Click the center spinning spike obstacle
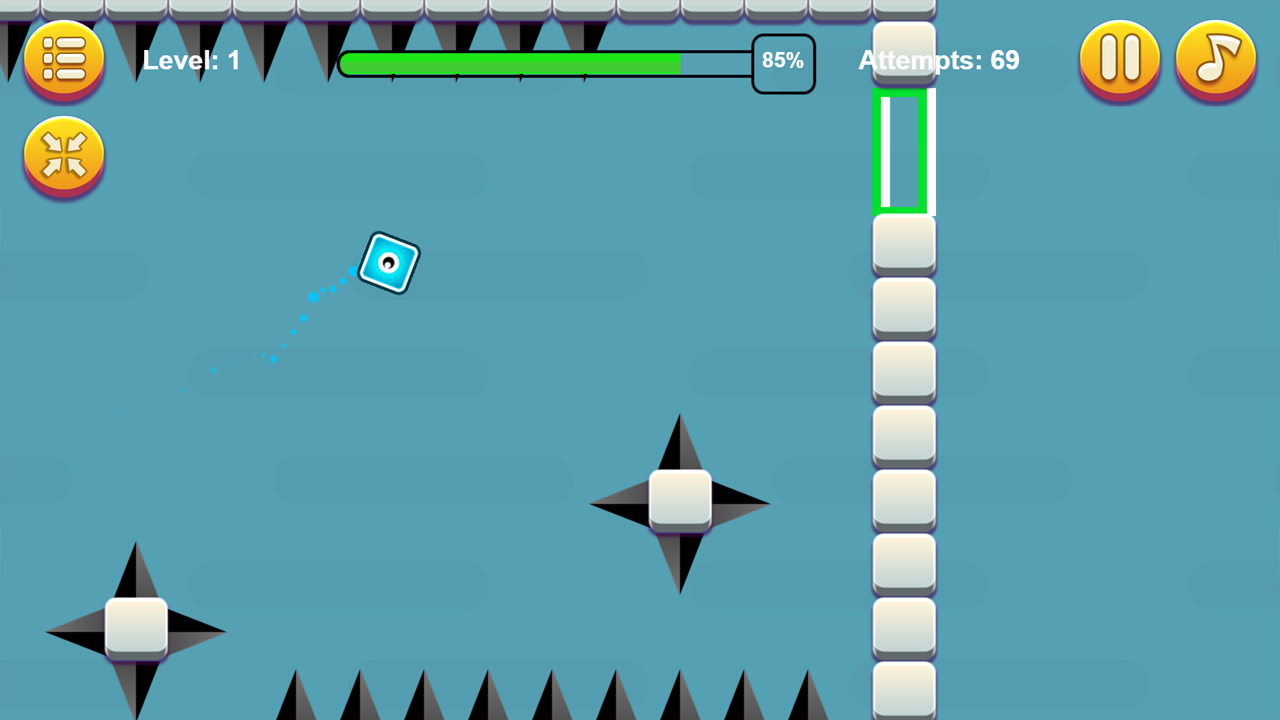Viewport: 1280px width, 720px height. (679, 503)
